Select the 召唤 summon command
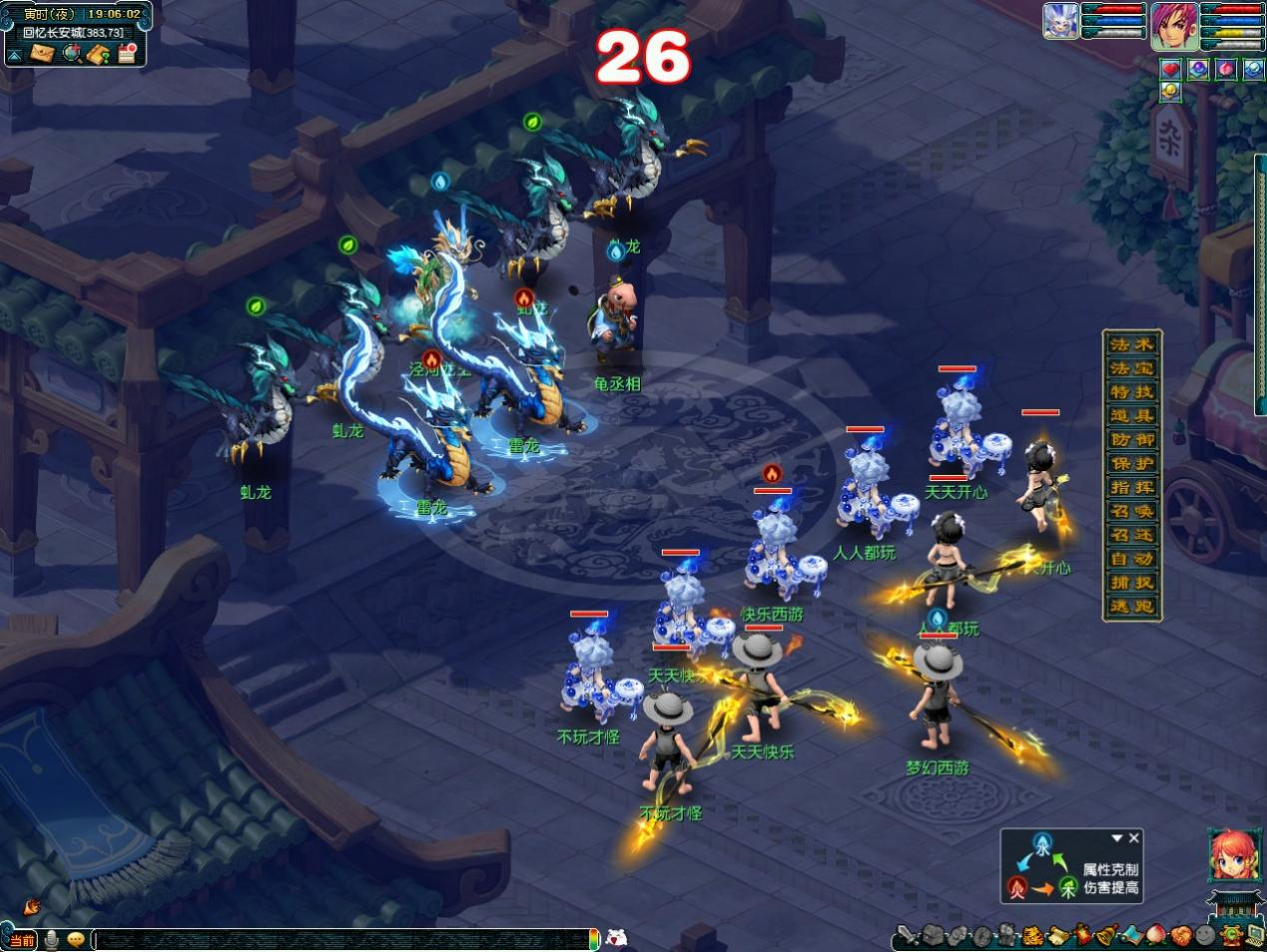 coord(1131,512)
